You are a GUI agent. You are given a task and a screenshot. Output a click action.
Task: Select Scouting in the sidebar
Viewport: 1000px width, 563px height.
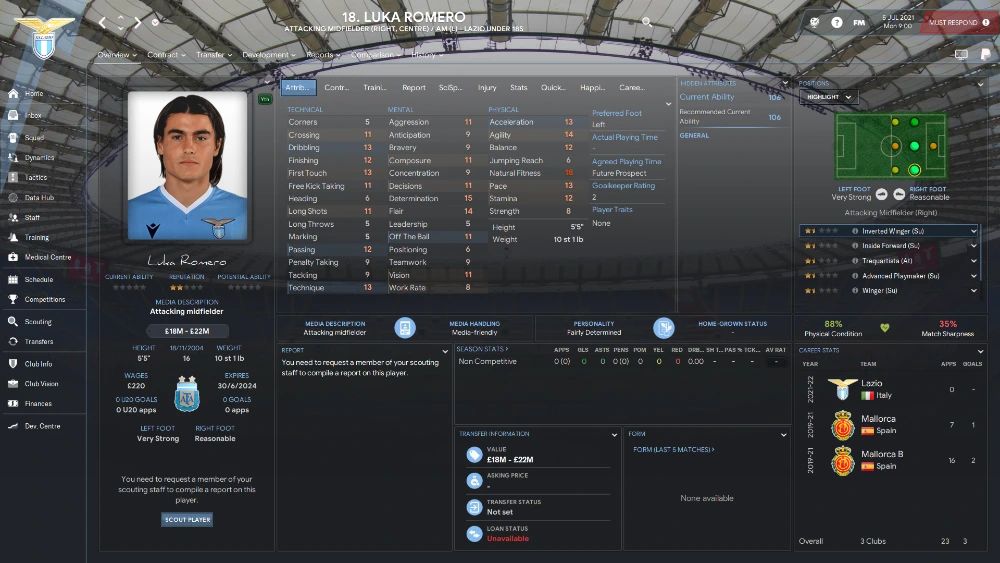pos(38,322)
